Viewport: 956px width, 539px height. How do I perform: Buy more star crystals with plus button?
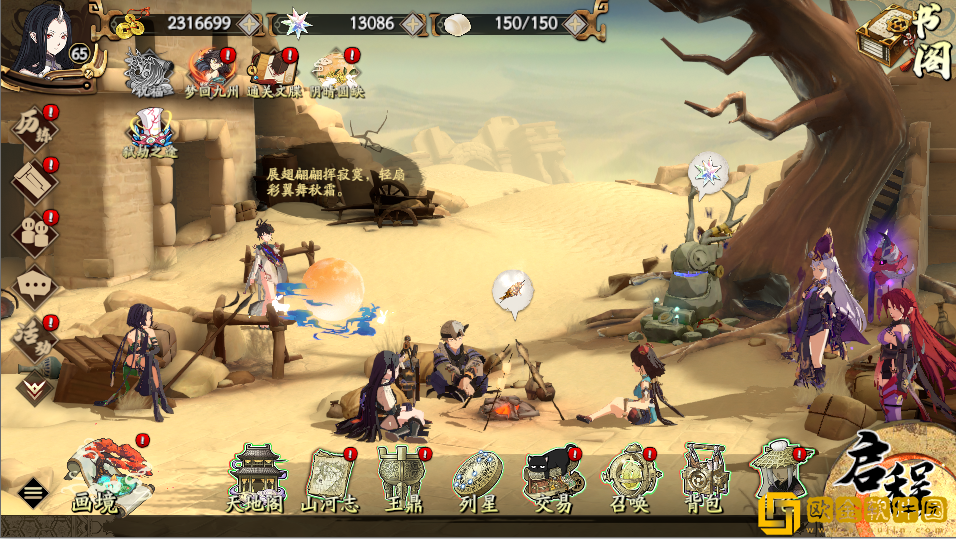414,23
